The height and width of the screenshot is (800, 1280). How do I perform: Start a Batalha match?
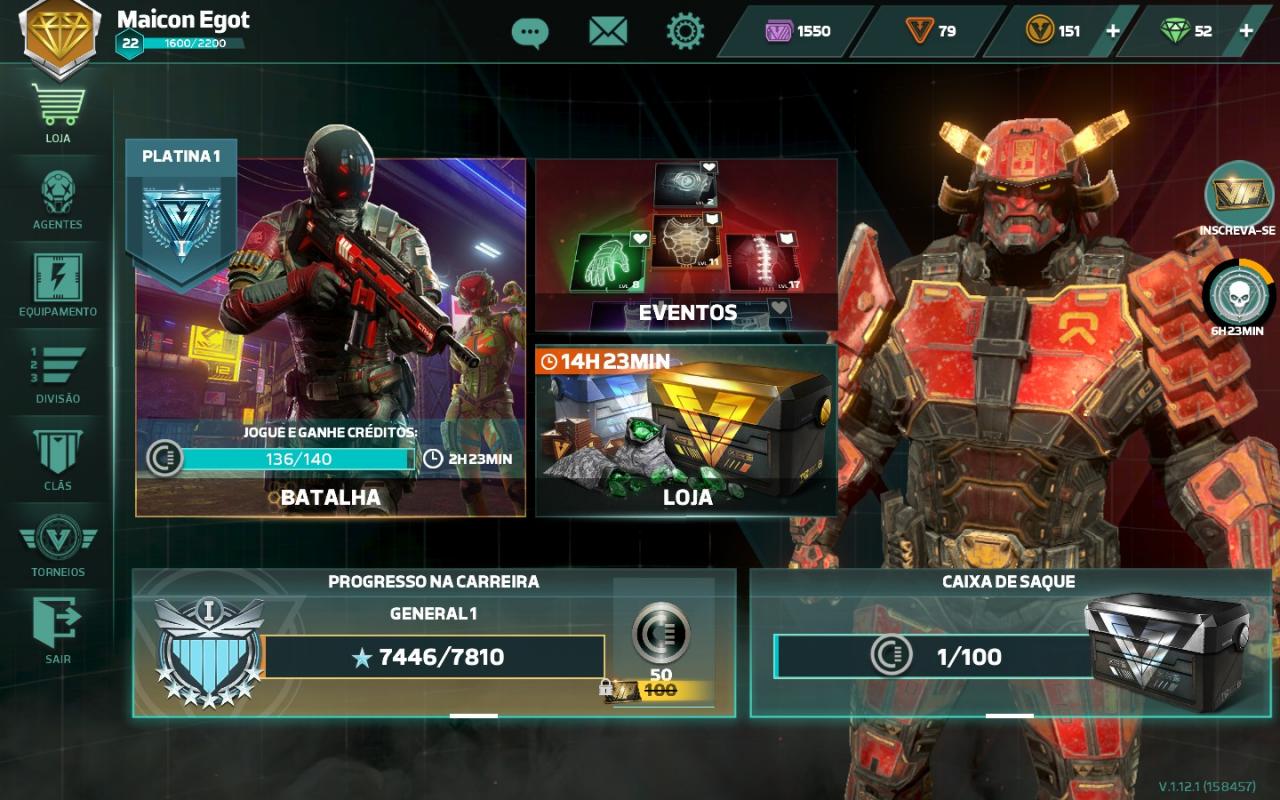click(x=330, y=340)
